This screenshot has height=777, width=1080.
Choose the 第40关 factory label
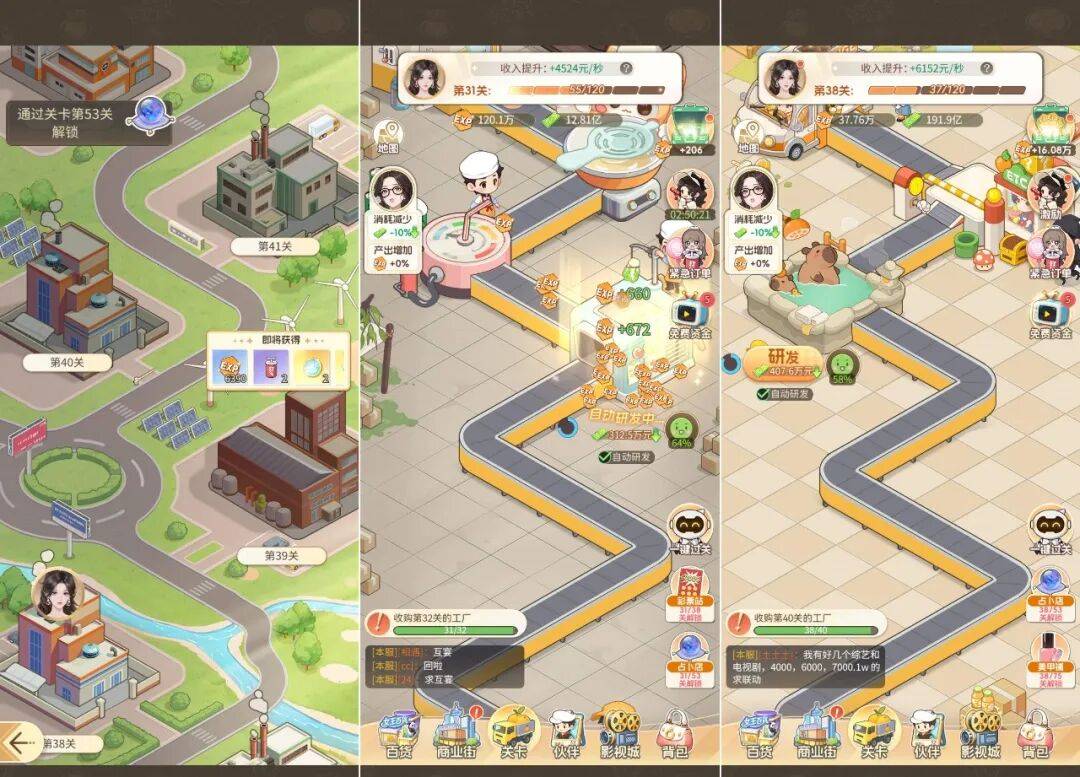click(x=66, y=362)
